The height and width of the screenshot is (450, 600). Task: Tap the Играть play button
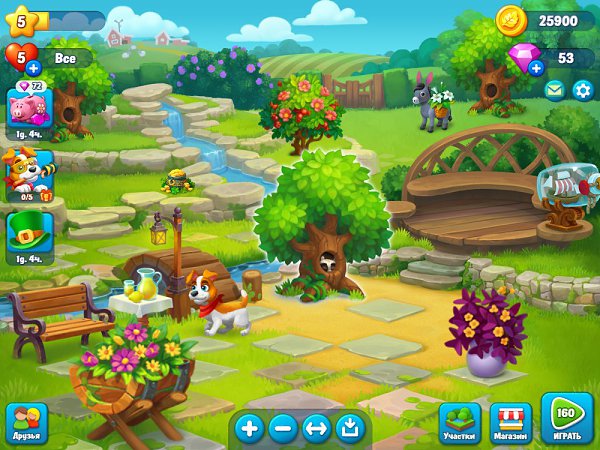tap(567, 419)
